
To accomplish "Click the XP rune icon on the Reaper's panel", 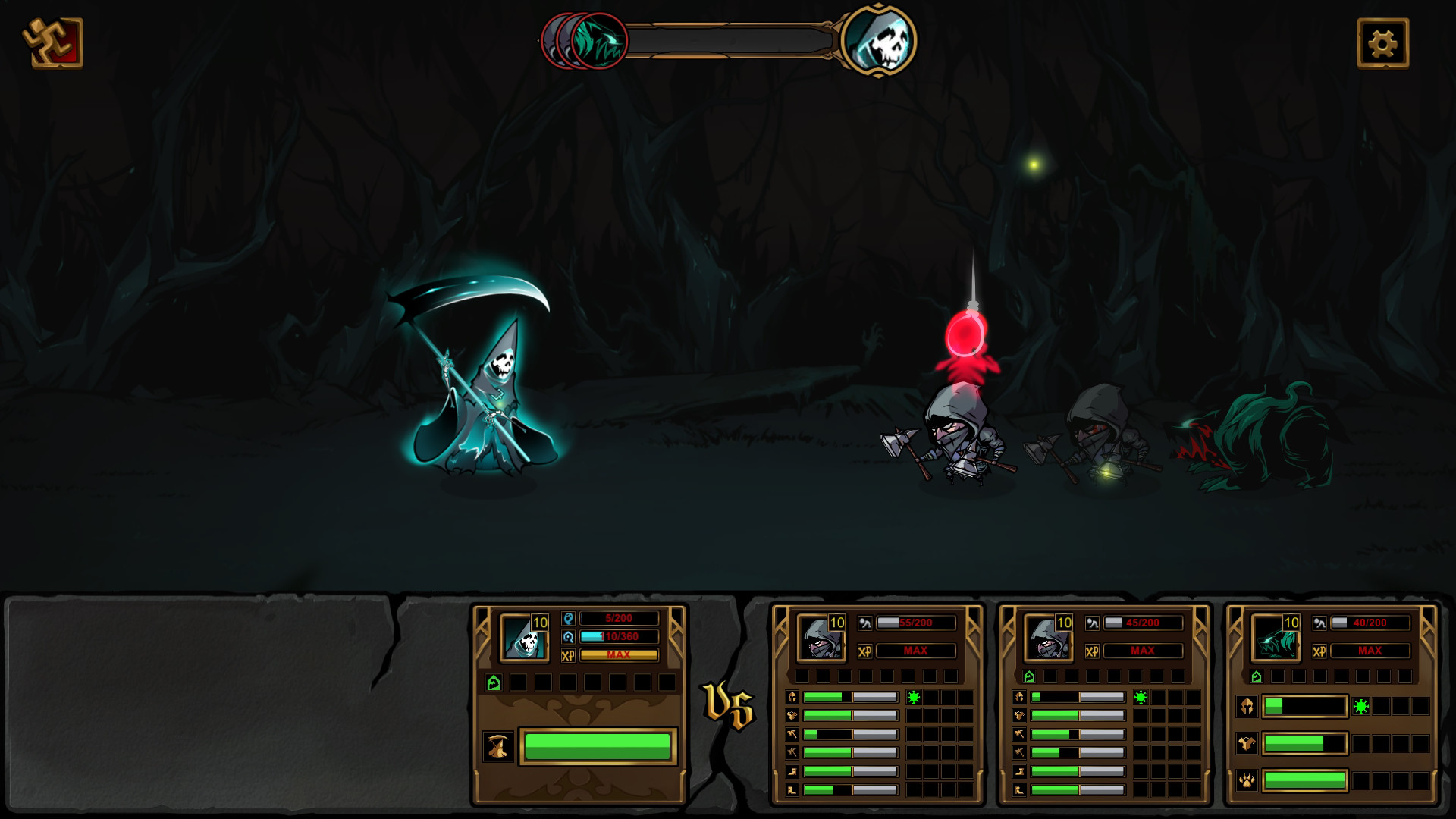I will (x=569, y=655).
